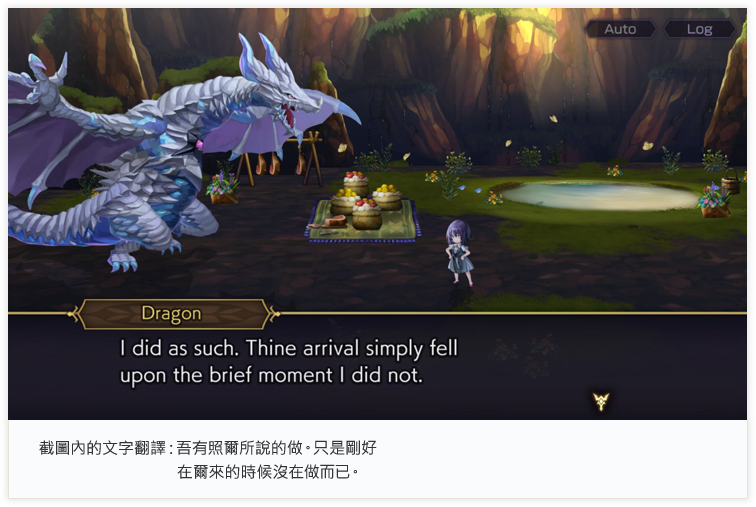Advance dialogue with the golden continue arrow

click(x=600, y=401)
